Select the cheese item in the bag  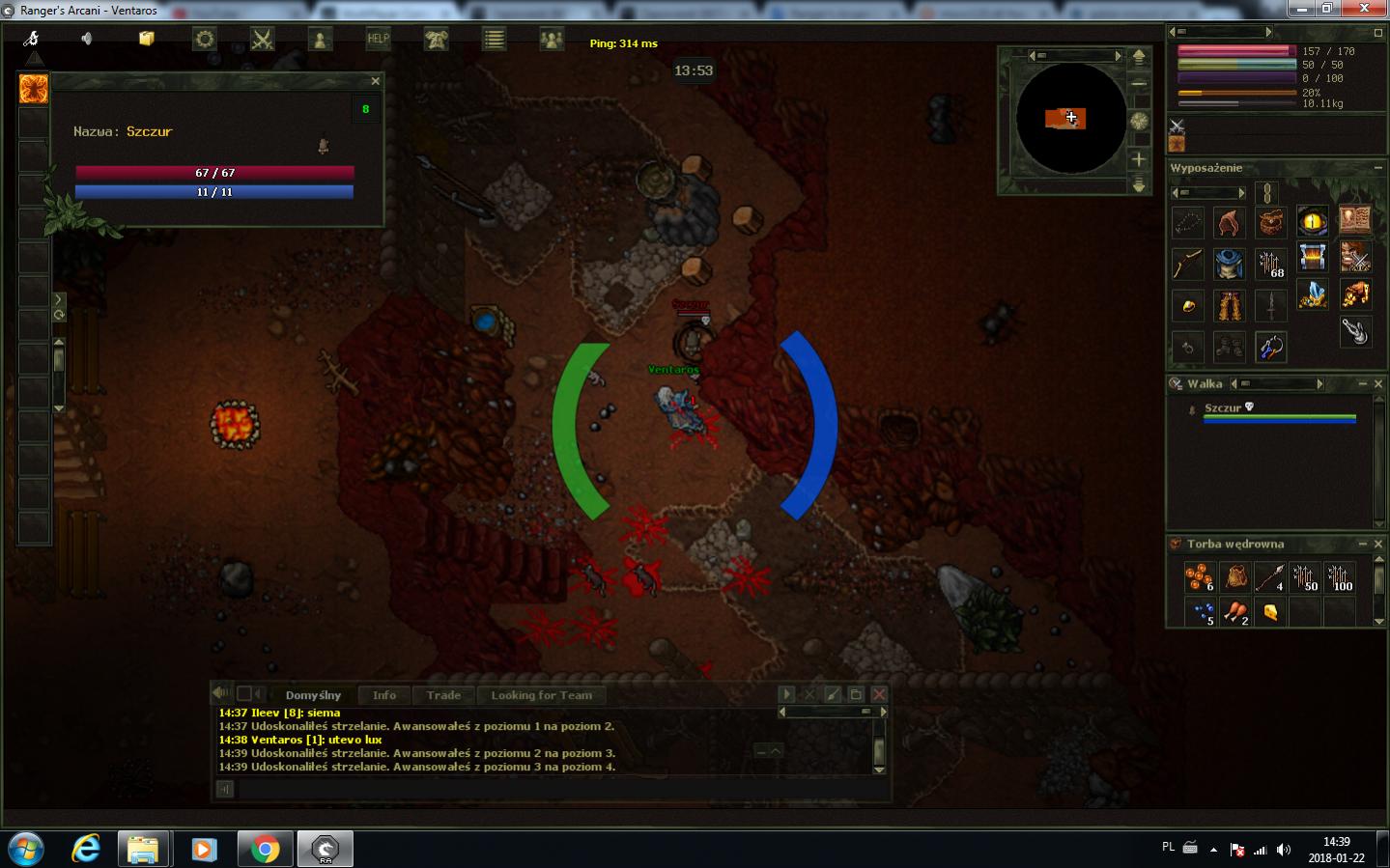pyautogui.click(x=1270, y=612)
